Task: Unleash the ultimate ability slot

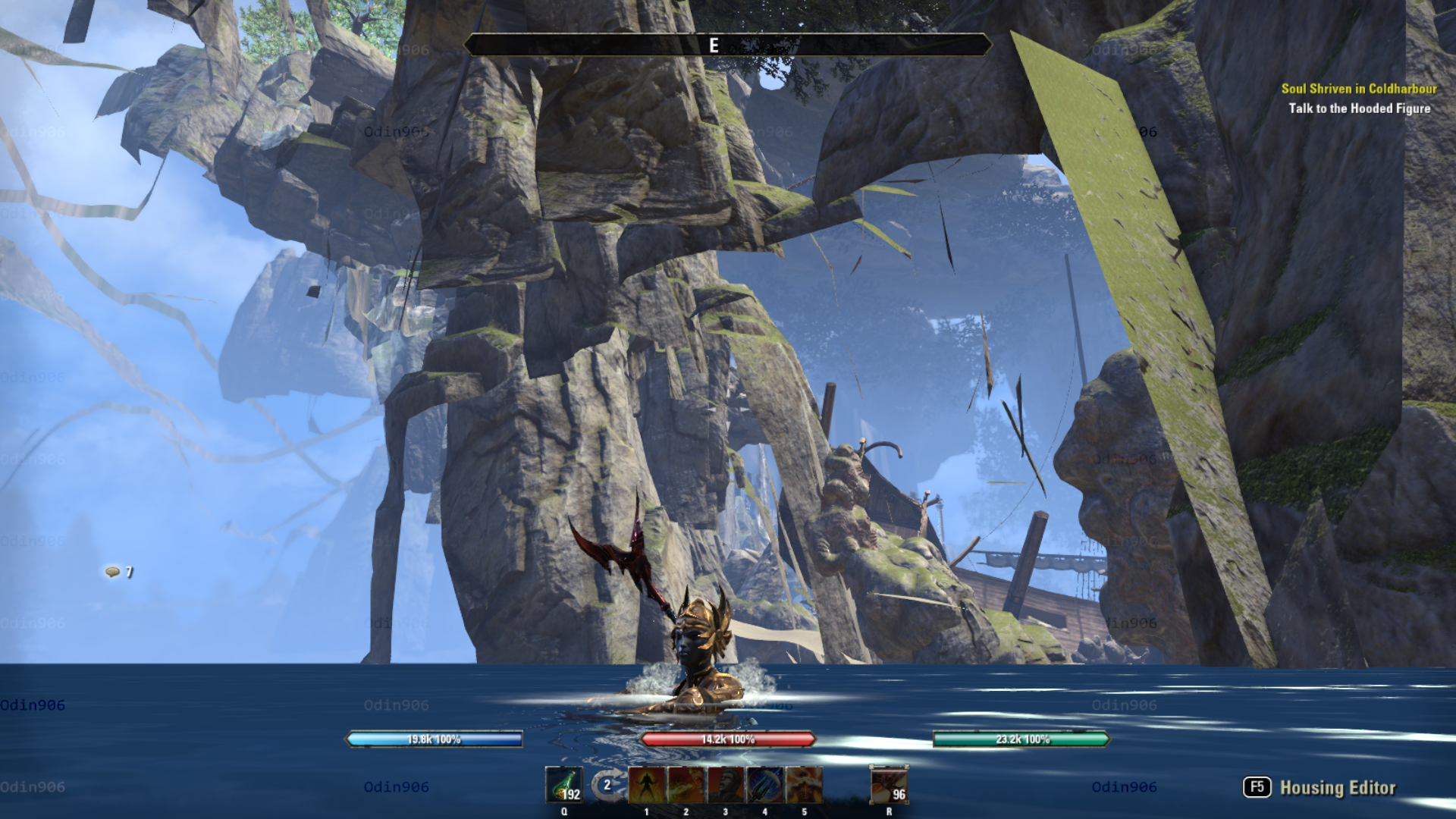Action: click(889, 785)
